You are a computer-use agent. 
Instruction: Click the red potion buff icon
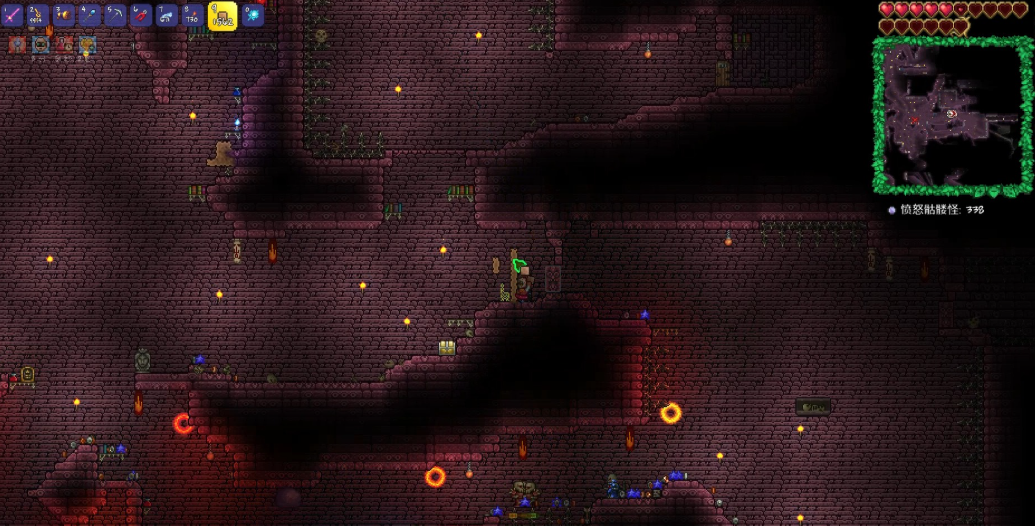click(64, 44)
